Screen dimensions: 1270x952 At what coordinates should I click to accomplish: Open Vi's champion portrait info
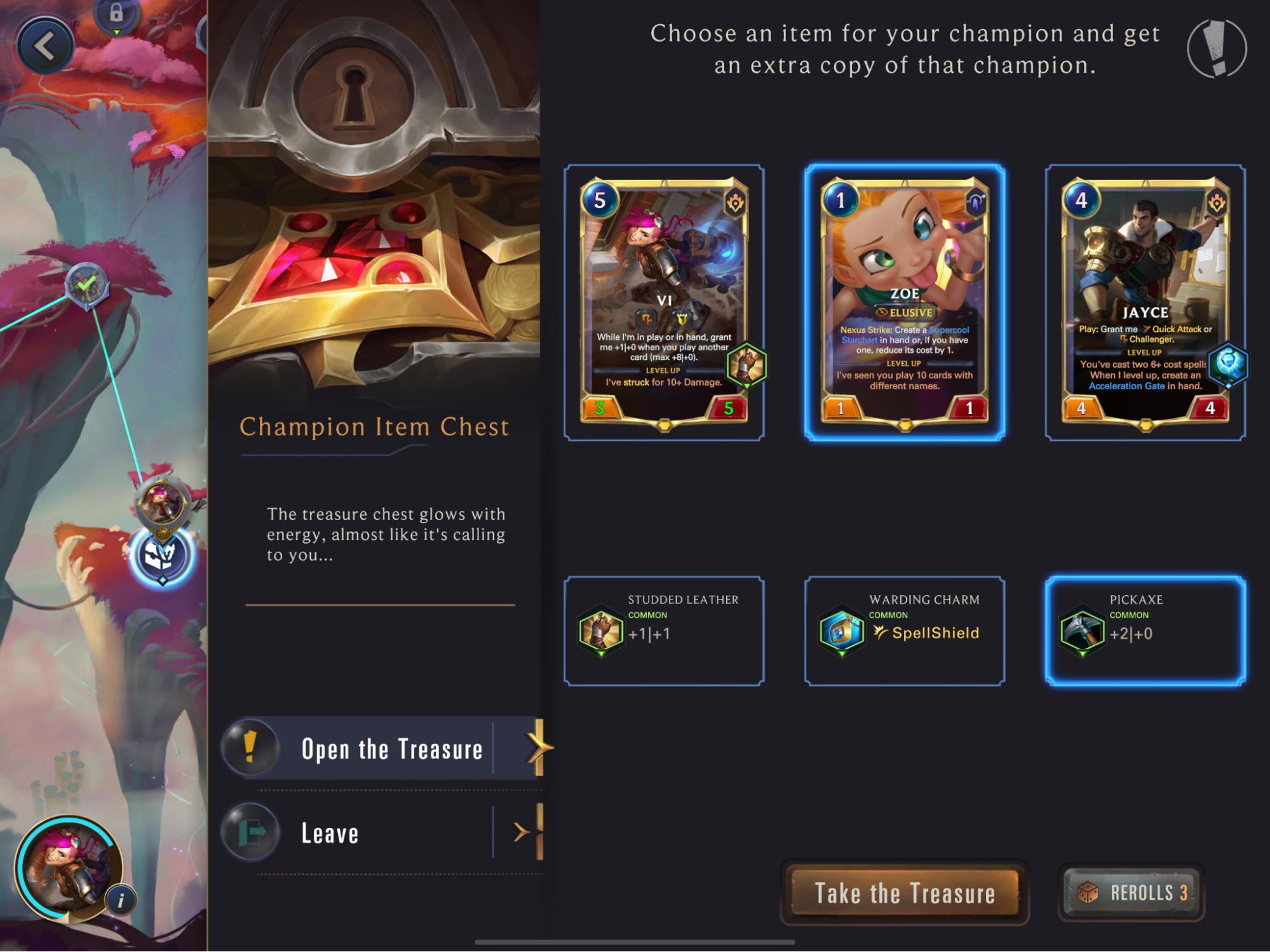click(x=121, y=899)
